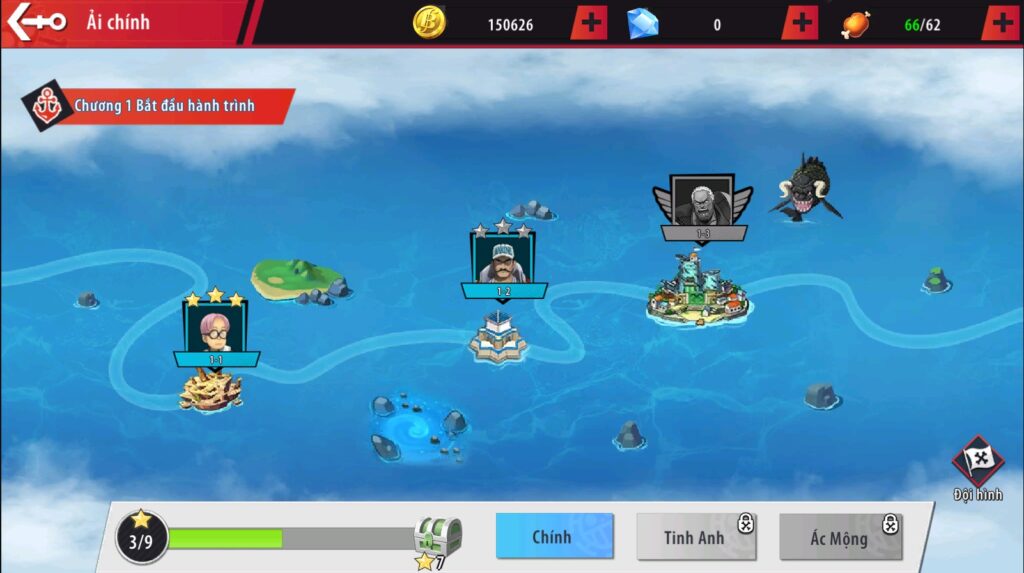Select the locked Tinh Anh tab
Screen dimensions: 1024x573
[x=696, y=538]
